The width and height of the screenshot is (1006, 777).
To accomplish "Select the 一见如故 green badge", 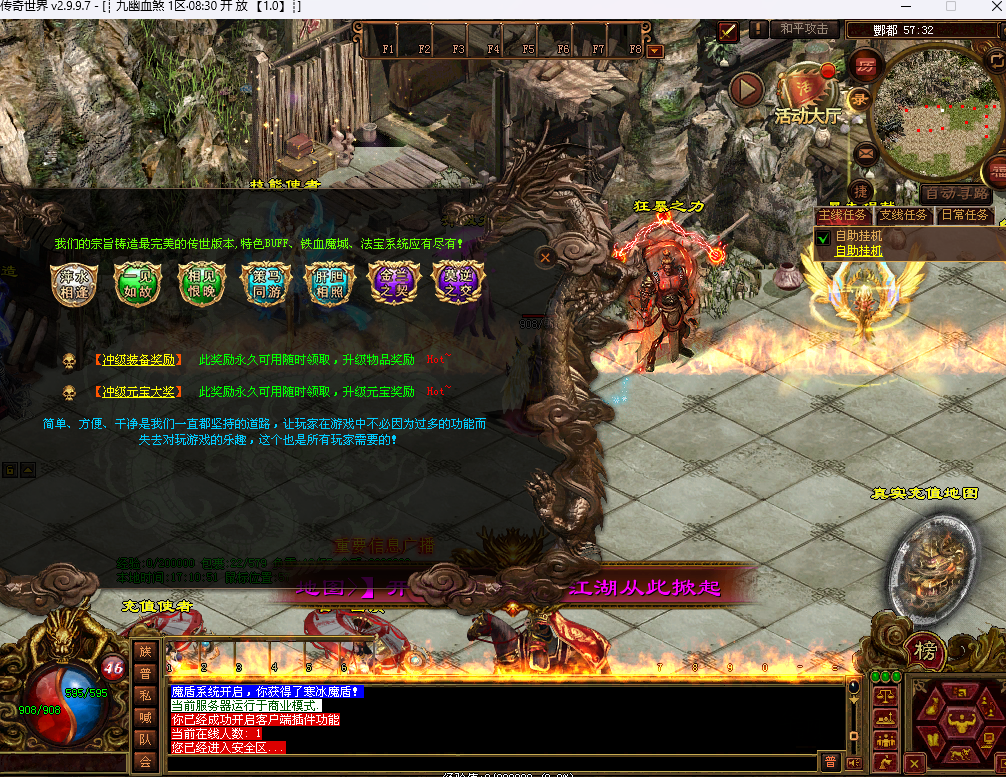I will point(138,284).
